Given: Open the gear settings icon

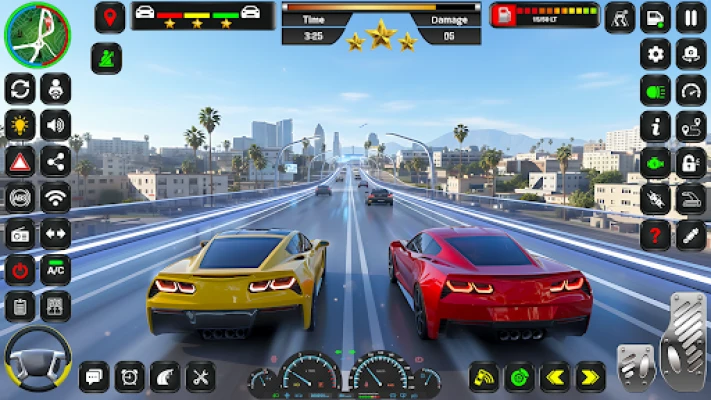Looking at the screenshot, I should coord(655,54).
